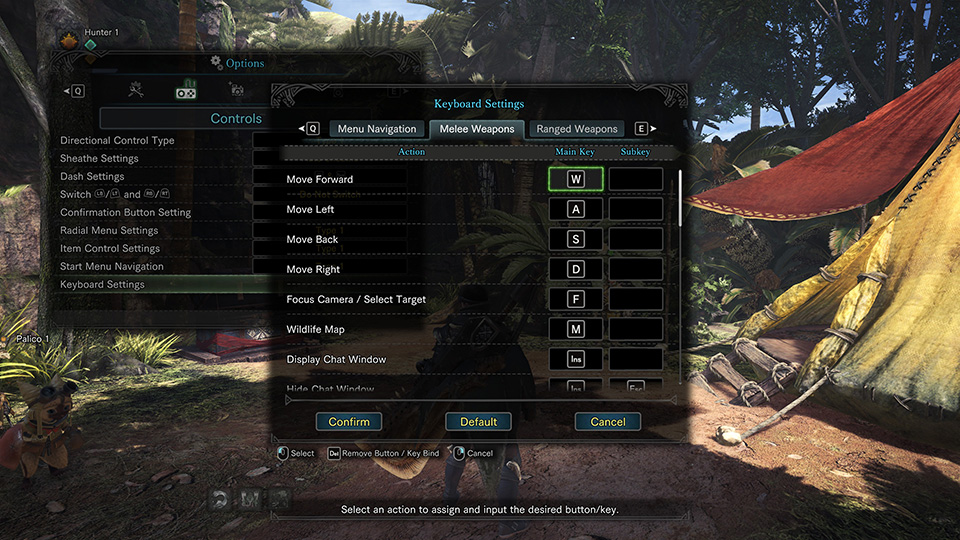The height and width of the screenshot is (540, 960).
Task: Rebind the Move Back main key S
Action: [575, 239]
